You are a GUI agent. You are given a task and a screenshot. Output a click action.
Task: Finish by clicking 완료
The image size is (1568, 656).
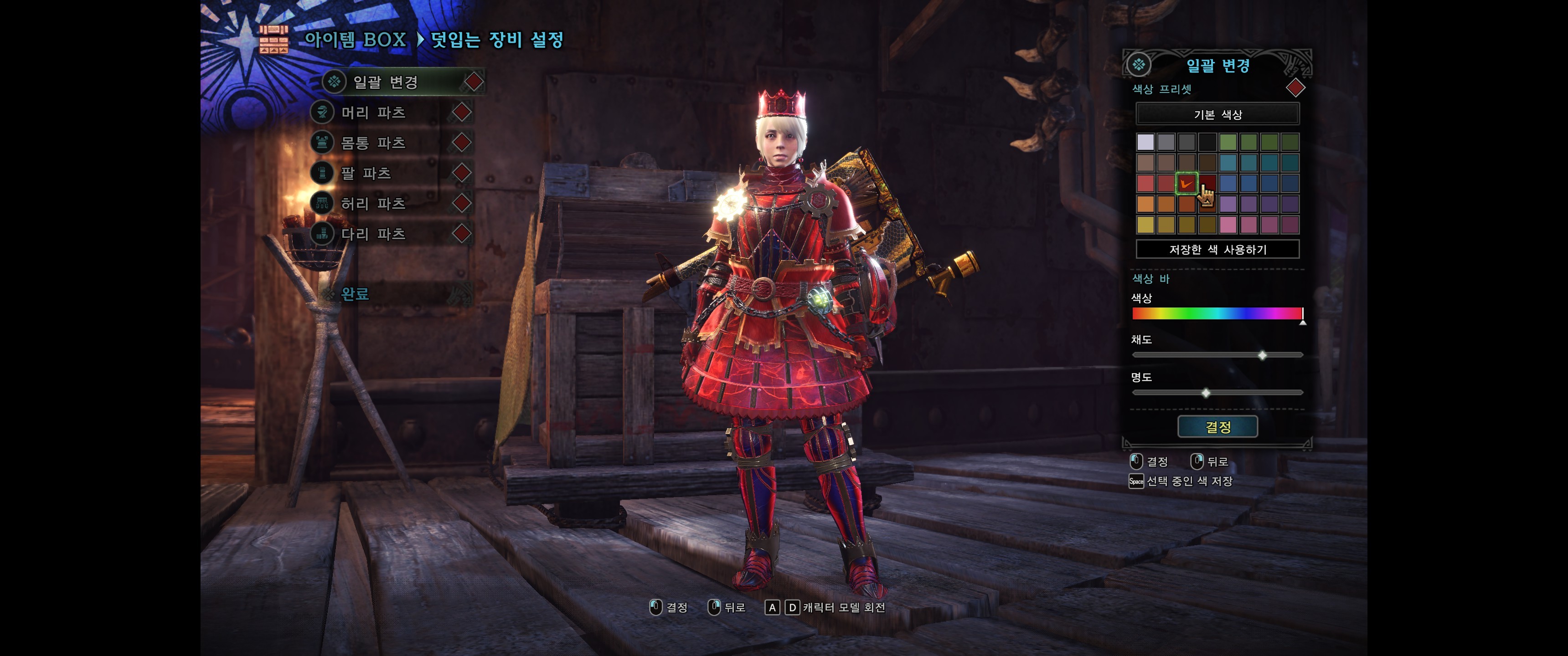point(355,294)
